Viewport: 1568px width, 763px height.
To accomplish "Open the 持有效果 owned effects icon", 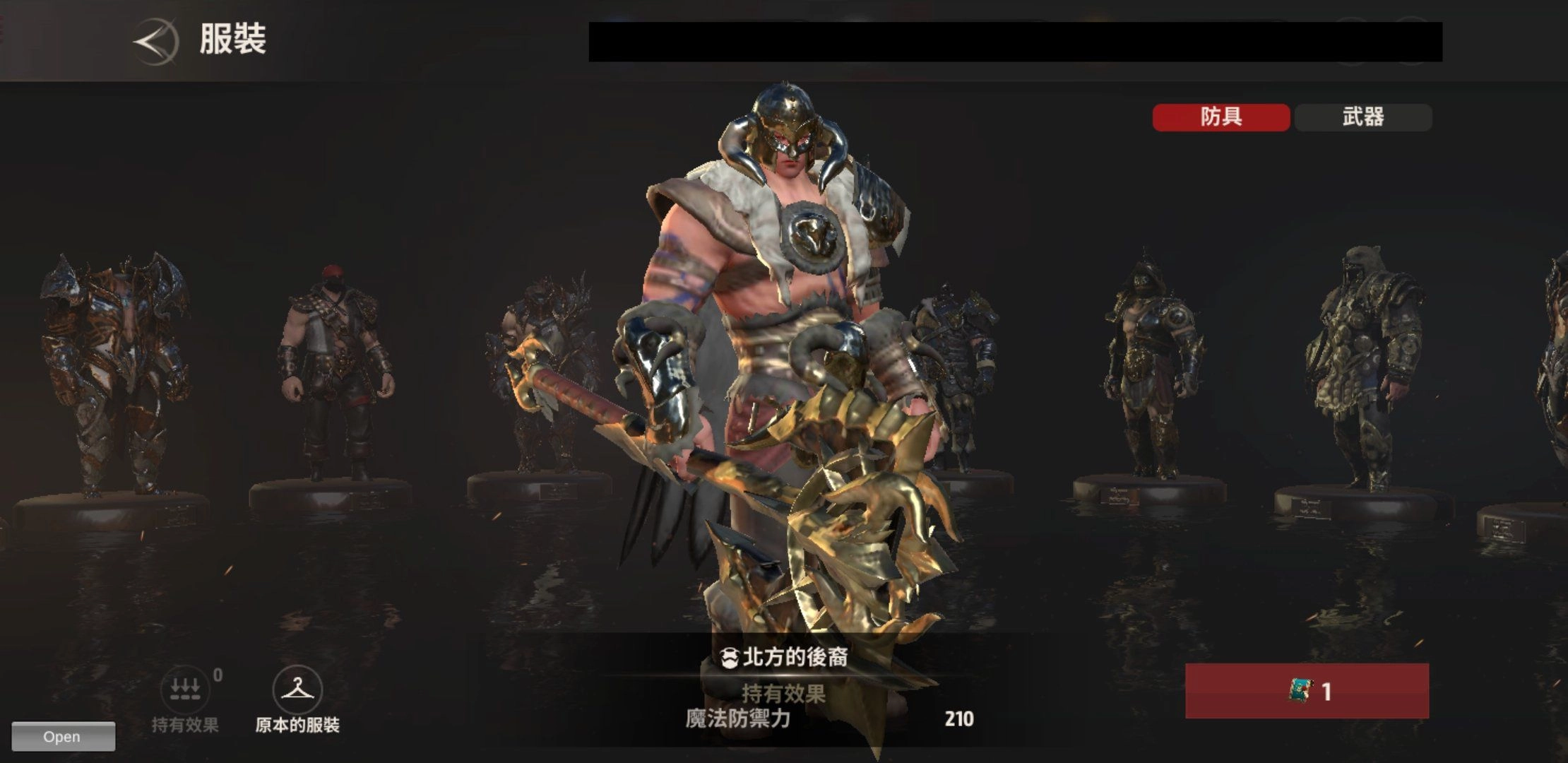I will click(185, 690).
